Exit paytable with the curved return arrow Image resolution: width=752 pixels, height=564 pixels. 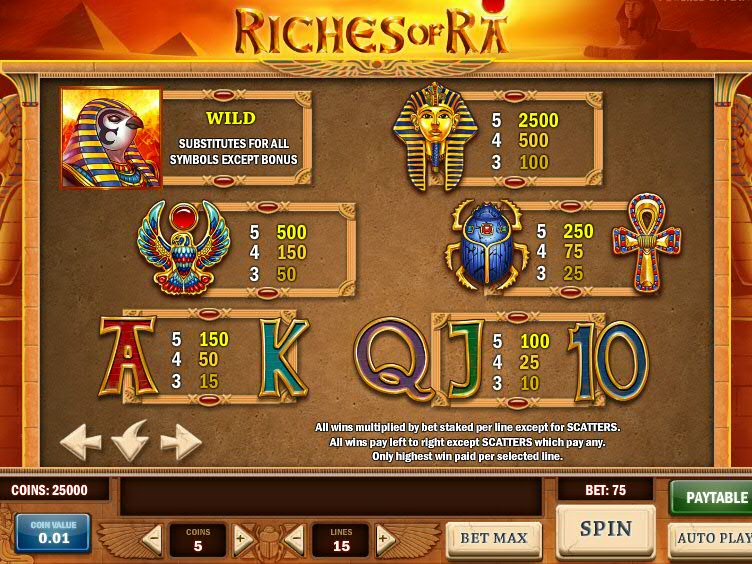(131, 440)
